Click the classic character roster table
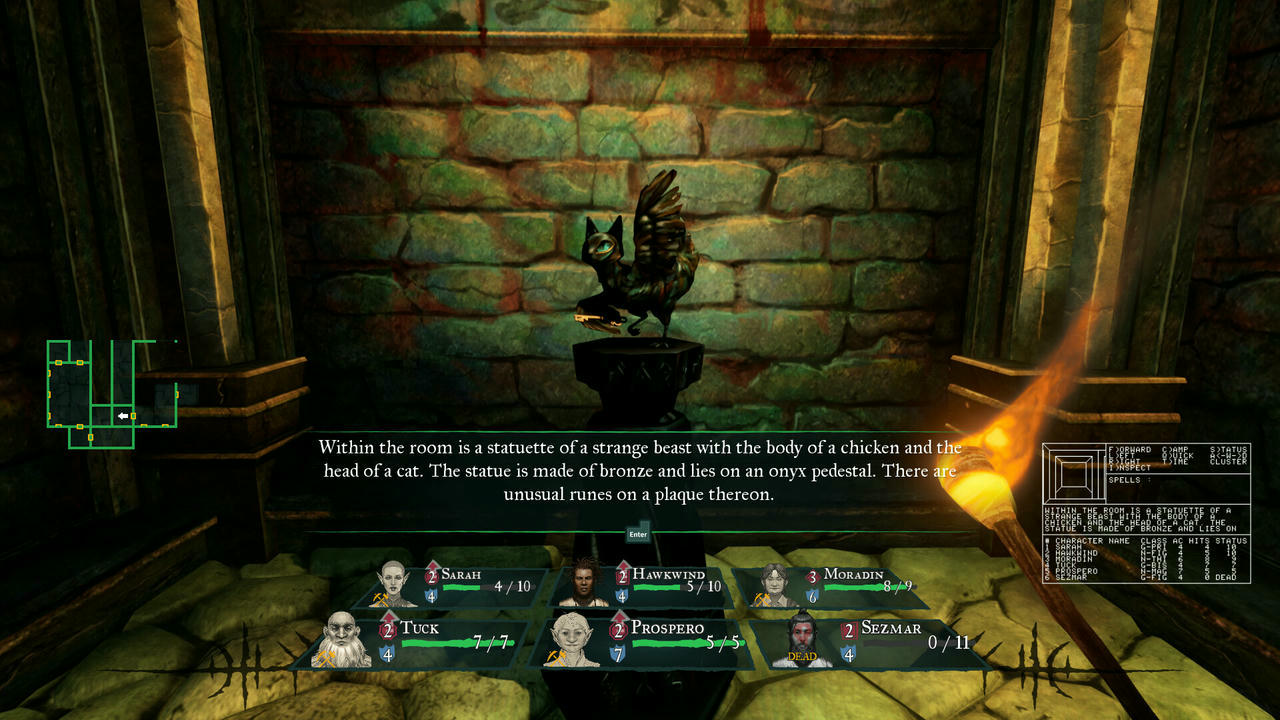Image resolution: width=1280 pixels, height=720 pixels. tap(1146, 559)
